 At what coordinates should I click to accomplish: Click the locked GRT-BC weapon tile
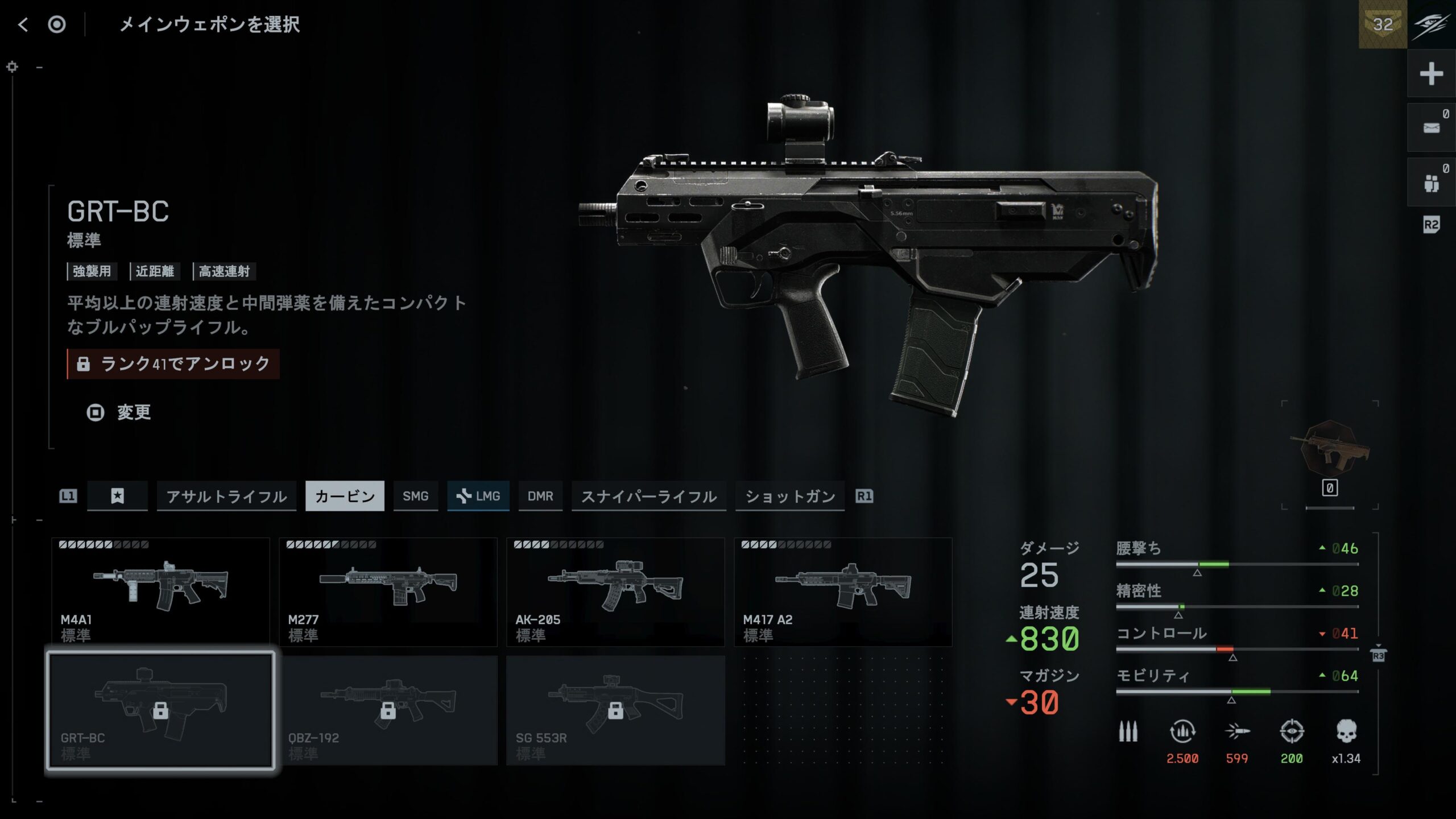(x=160, y=710)
